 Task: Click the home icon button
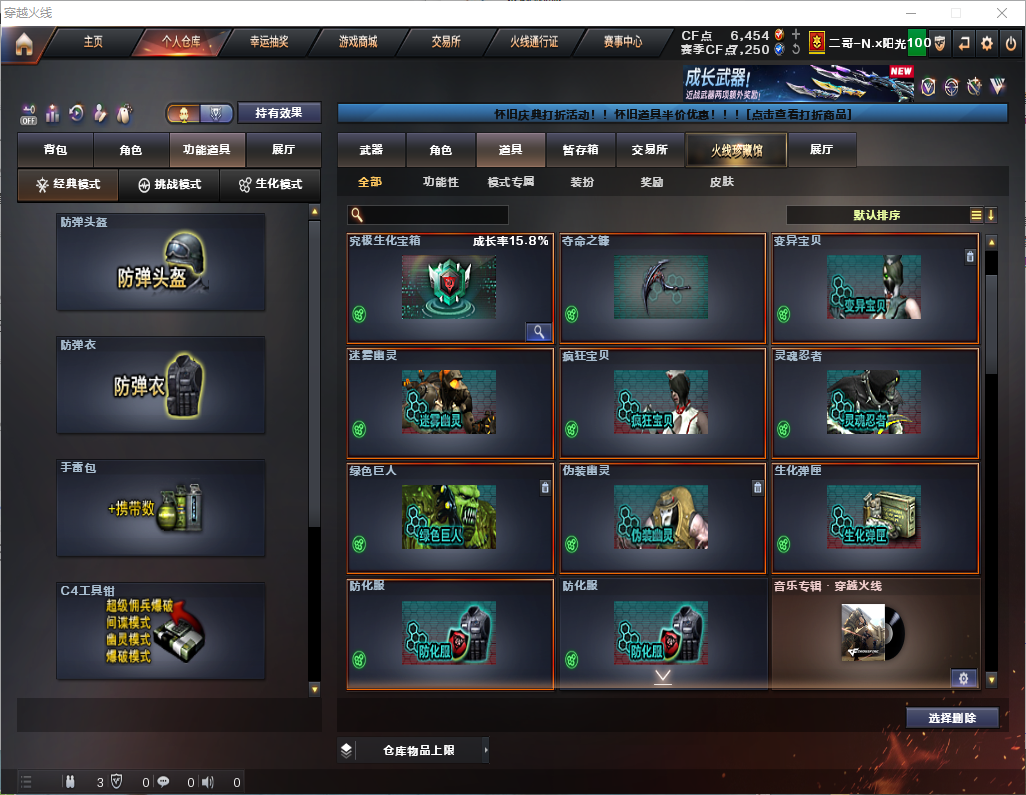click(23, 43)
